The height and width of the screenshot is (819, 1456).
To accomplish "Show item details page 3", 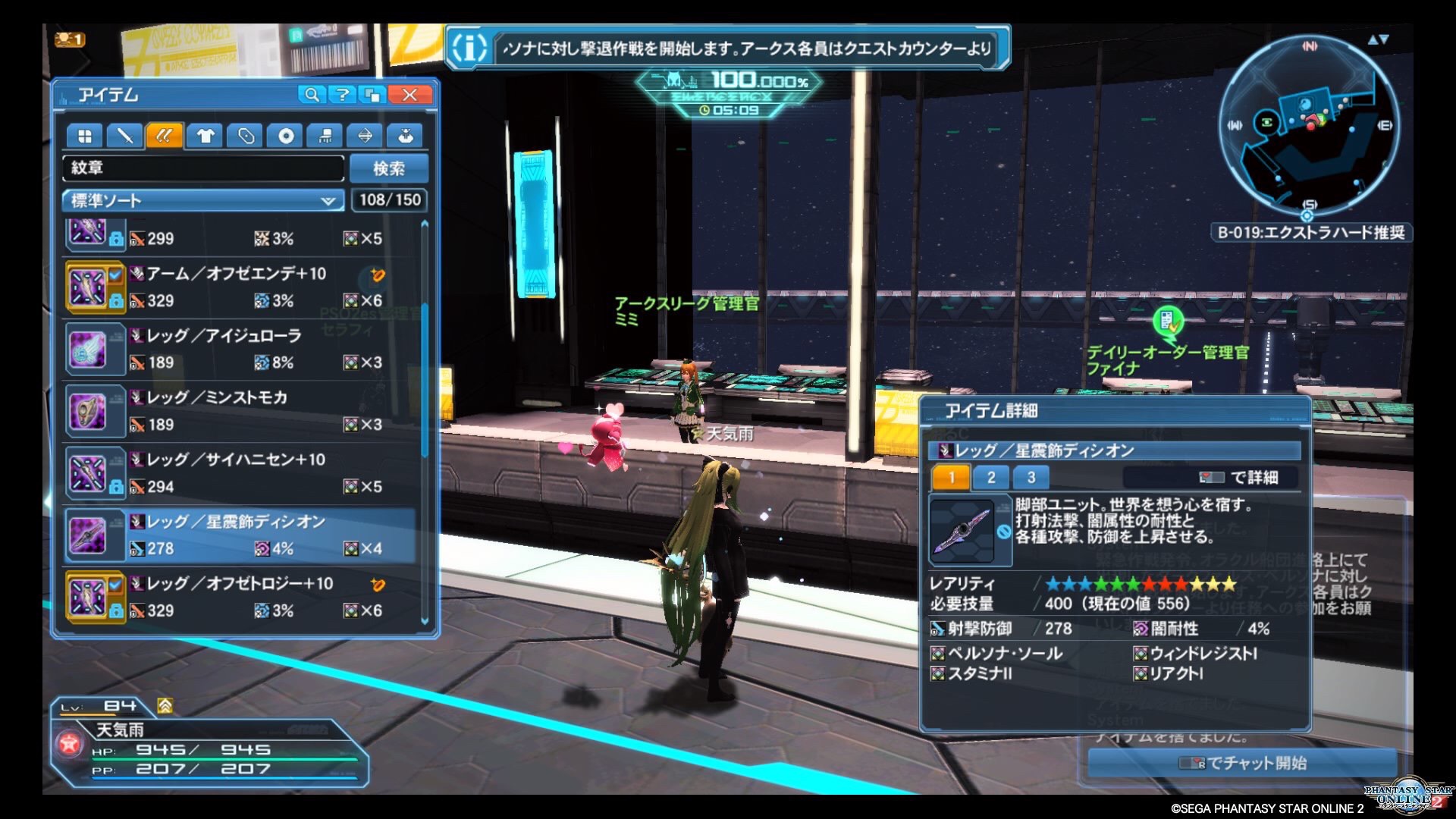I will click(1031, 478).
